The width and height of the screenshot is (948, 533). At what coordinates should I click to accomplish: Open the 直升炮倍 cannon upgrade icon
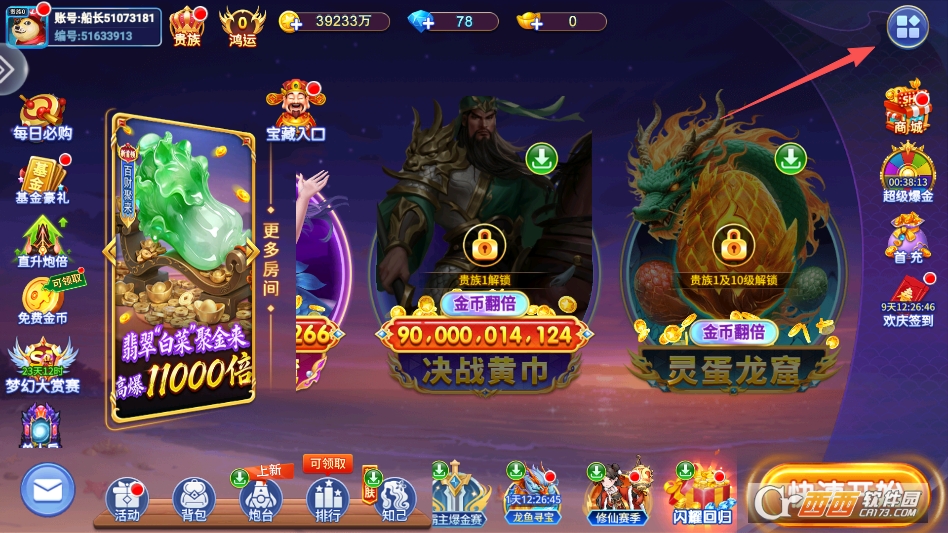(42, 245)
